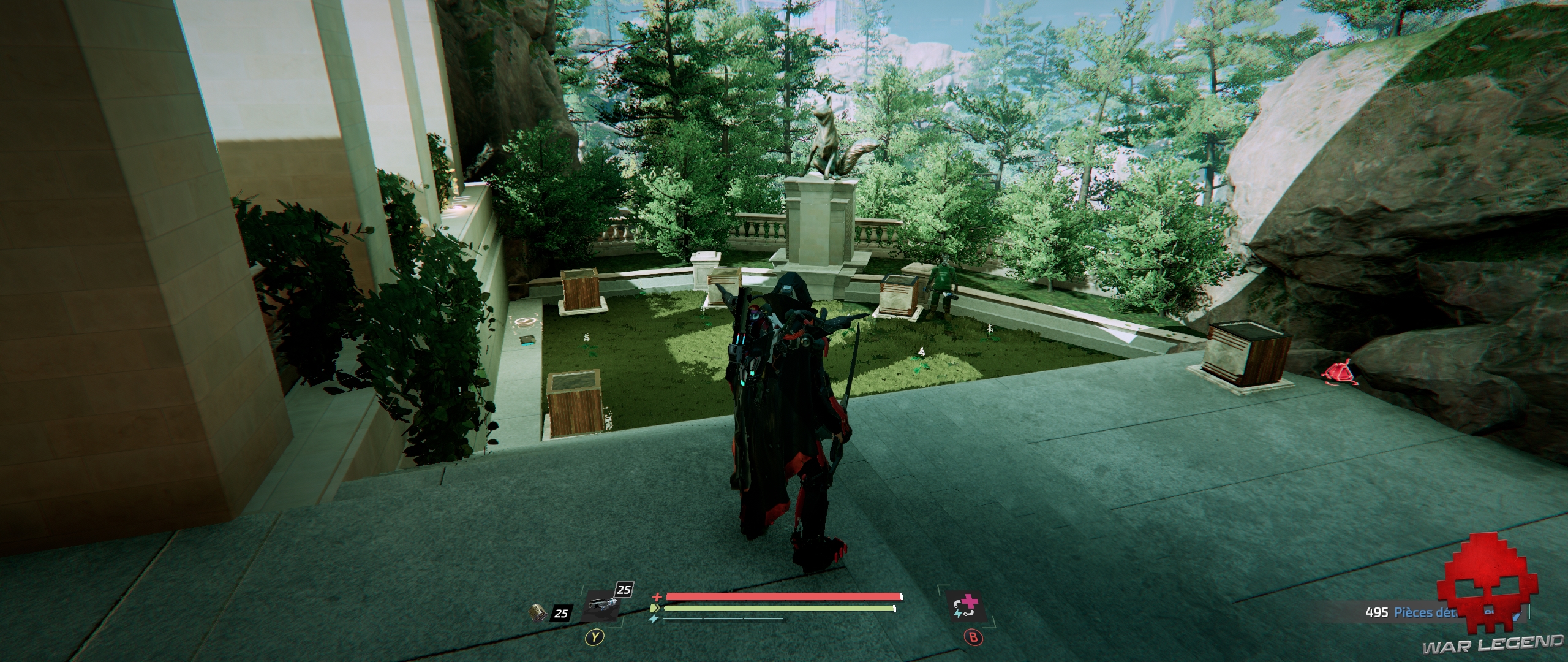Click the red plus health icon

tap(657, 596)
